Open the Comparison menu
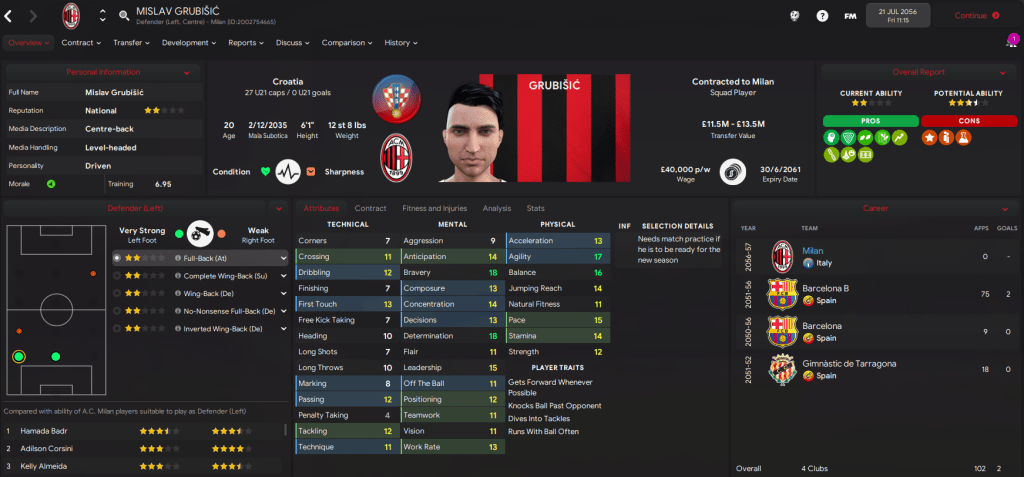Image resolution: width=1024 pixels, height=477 pixels. (347, 43)
